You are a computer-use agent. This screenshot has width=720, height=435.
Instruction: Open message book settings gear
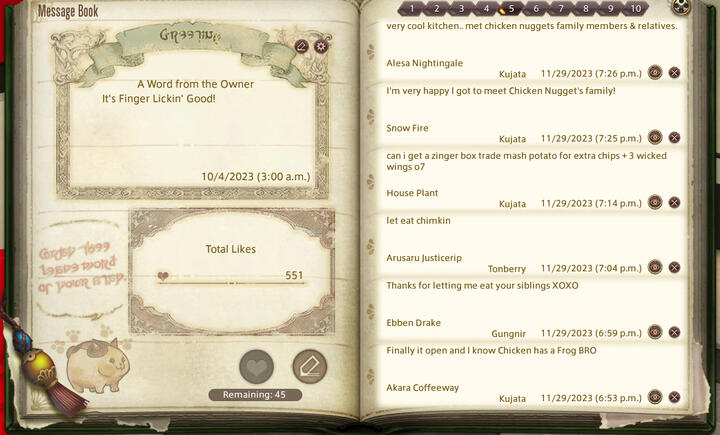[x=321, y=46]
